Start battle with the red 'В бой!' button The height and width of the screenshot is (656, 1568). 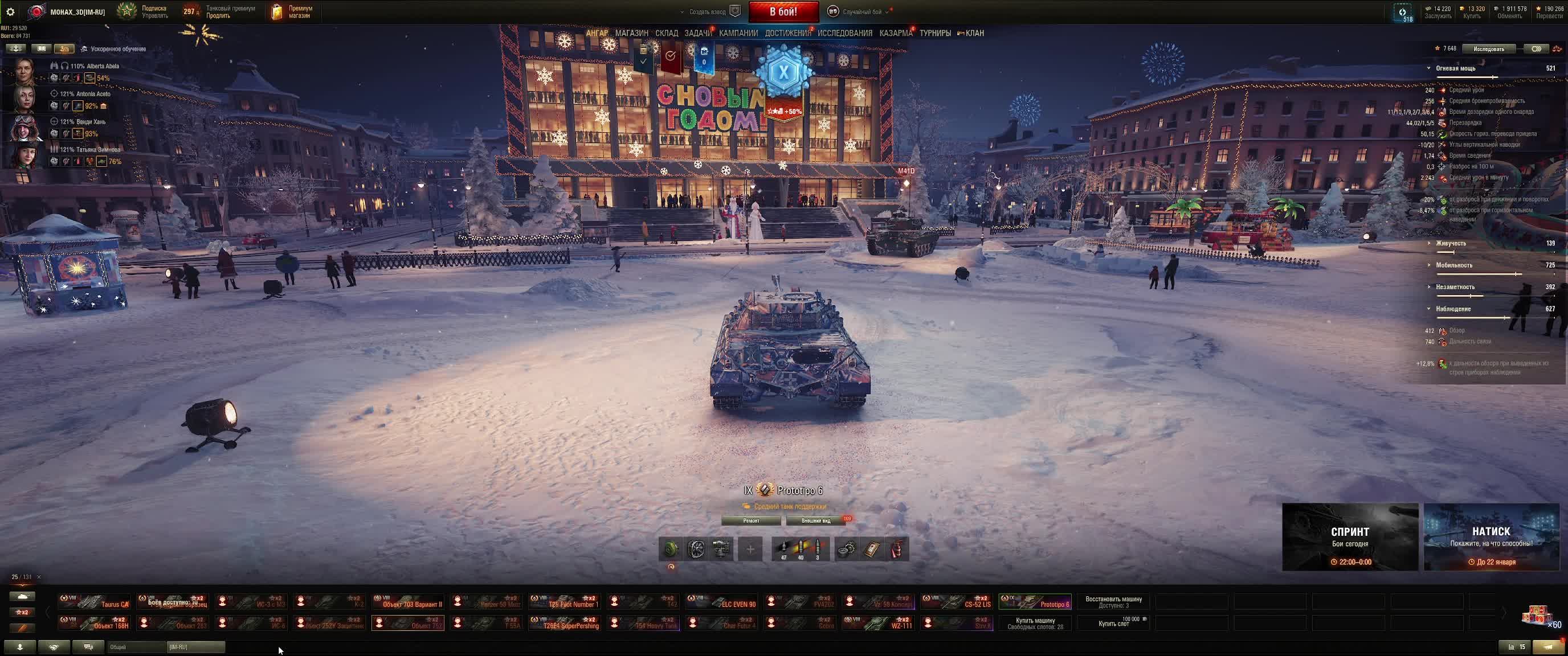[783, 11]
